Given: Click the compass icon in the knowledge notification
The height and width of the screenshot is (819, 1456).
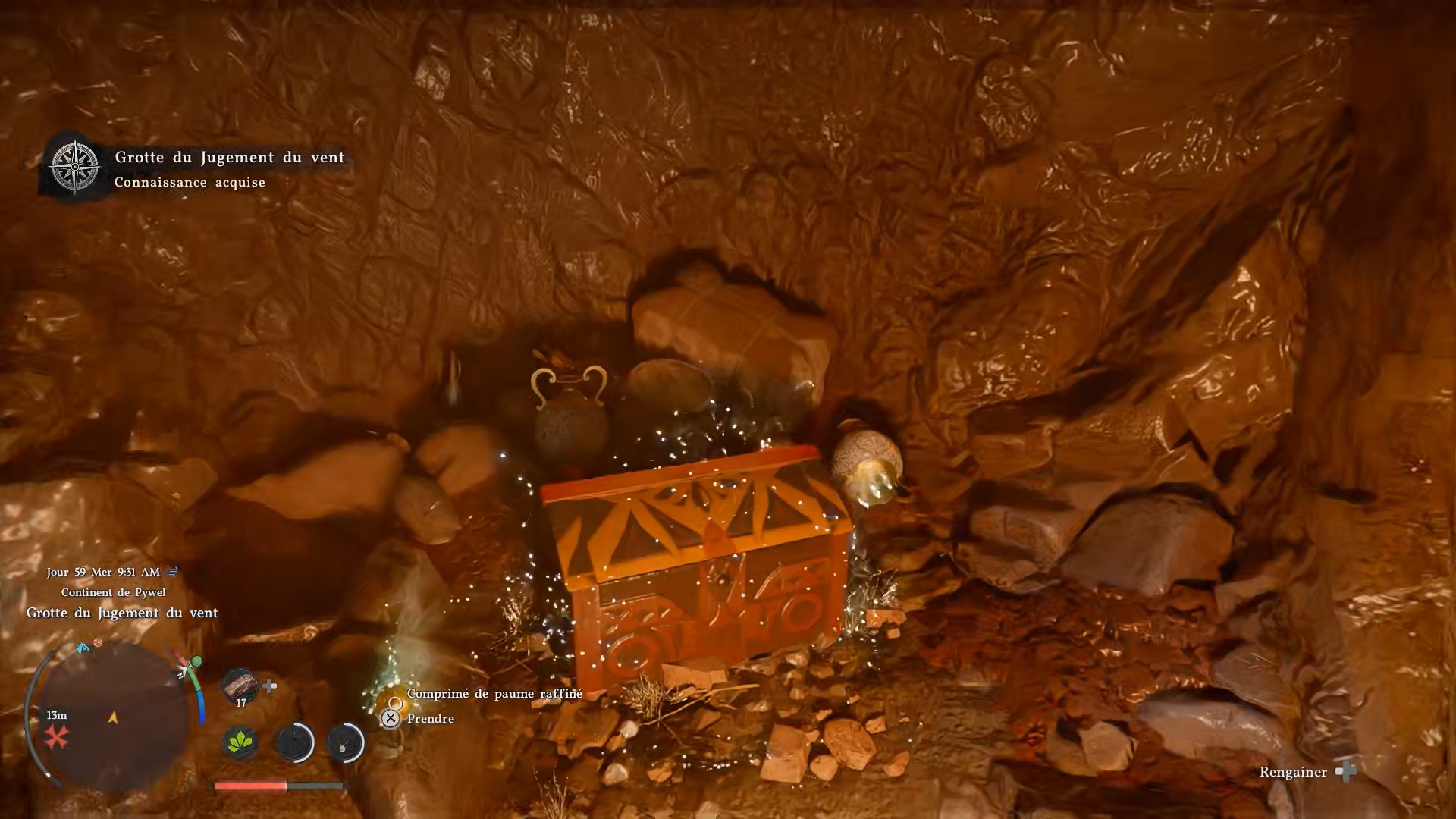Looking at the screenshot, I should click(x=75, y=167).
